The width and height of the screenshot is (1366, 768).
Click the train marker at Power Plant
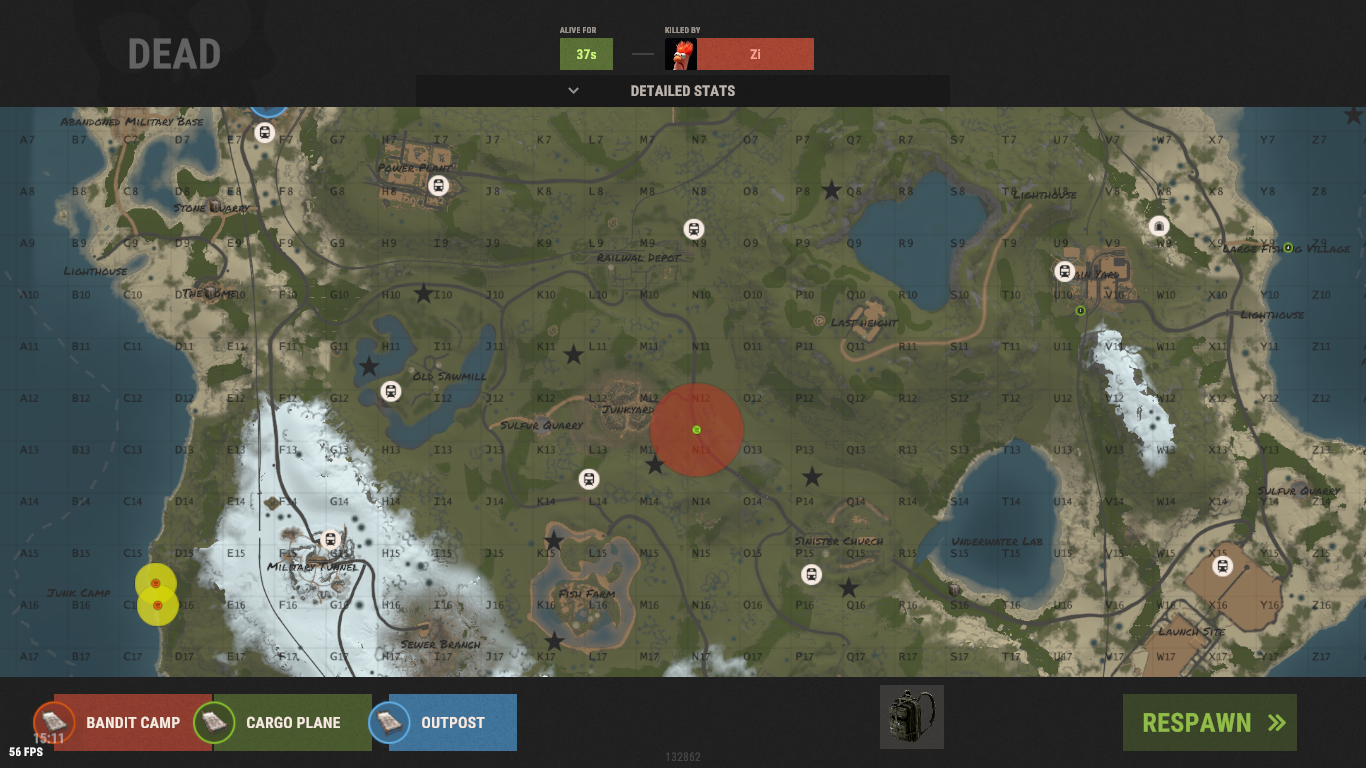tap(438, 186)
